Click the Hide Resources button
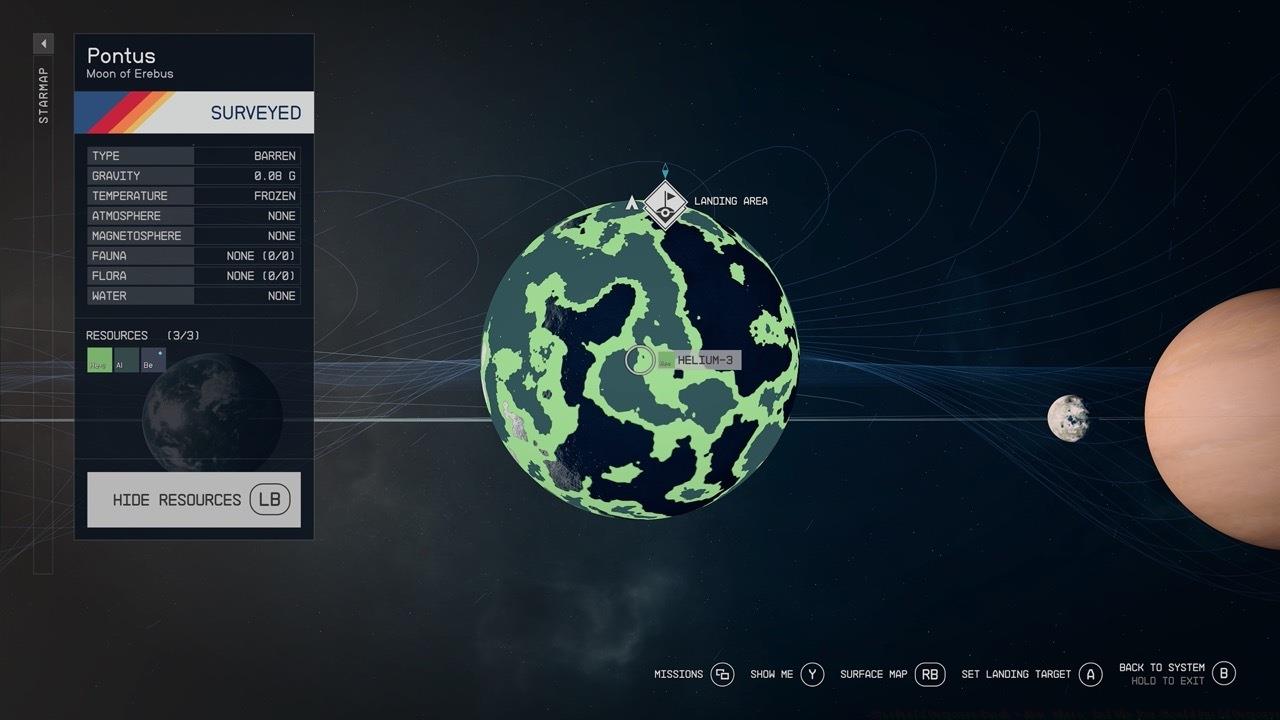 [x=193, y=499]
